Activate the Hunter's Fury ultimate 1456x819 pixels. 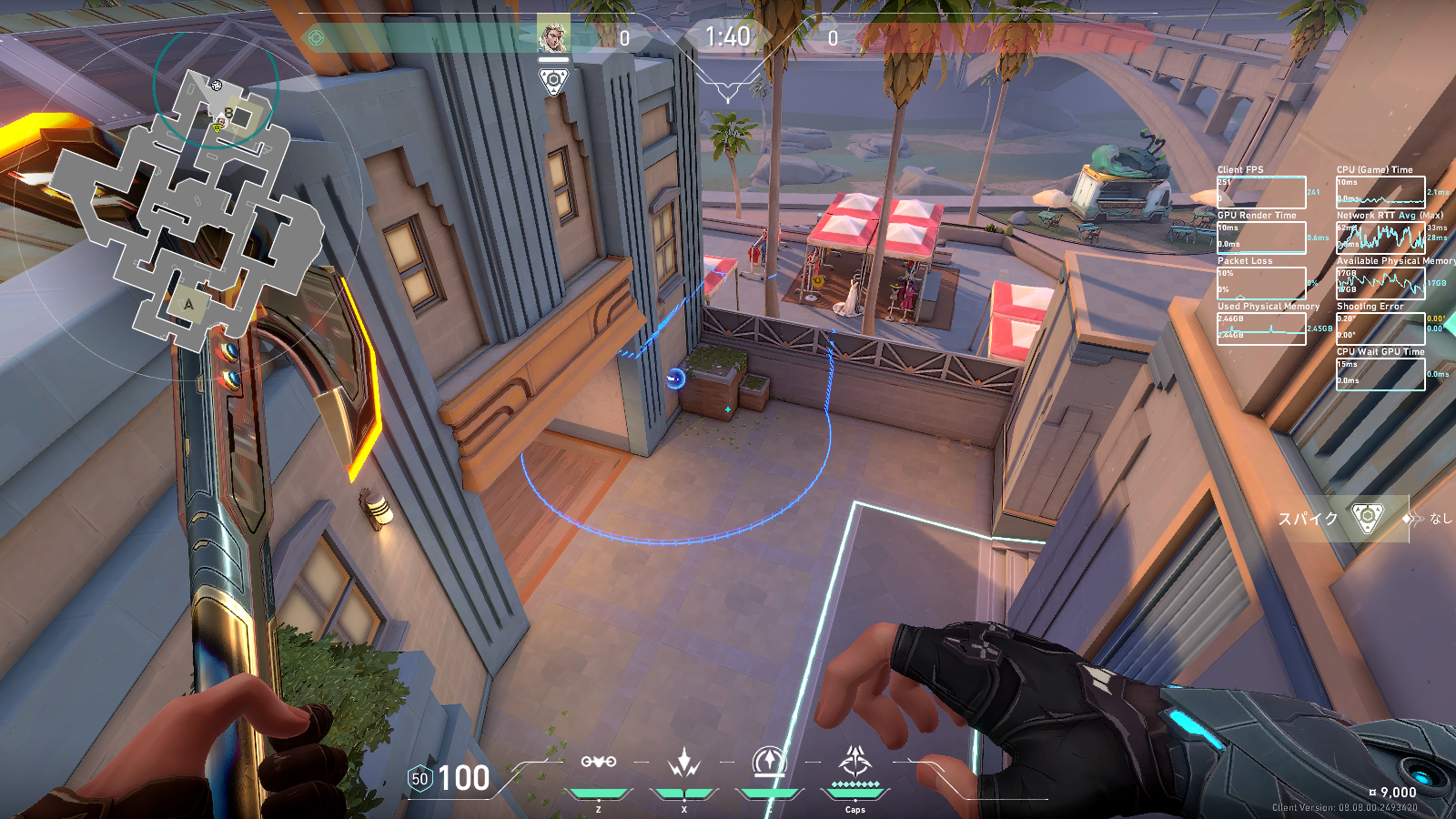pyautogui.click(x=854, y=763)
